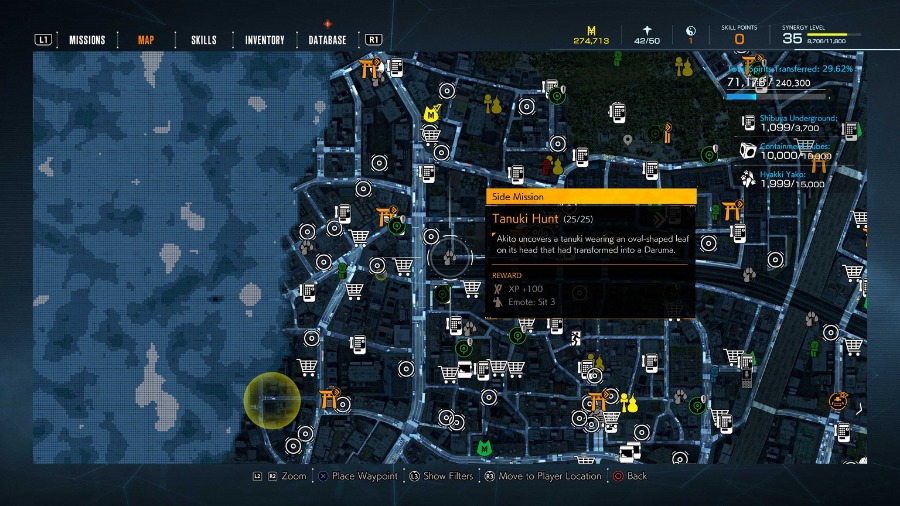Select the green M mission marker
The height and width of the screenshot is (506, 900).
484,448
